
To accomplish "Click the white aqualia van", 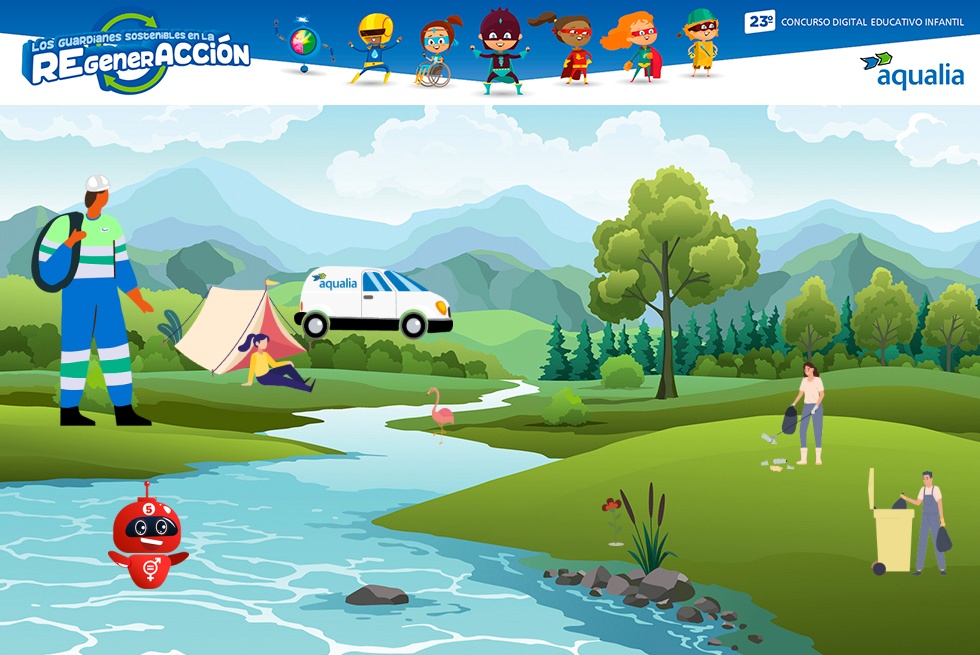I will tap(374, 302).
